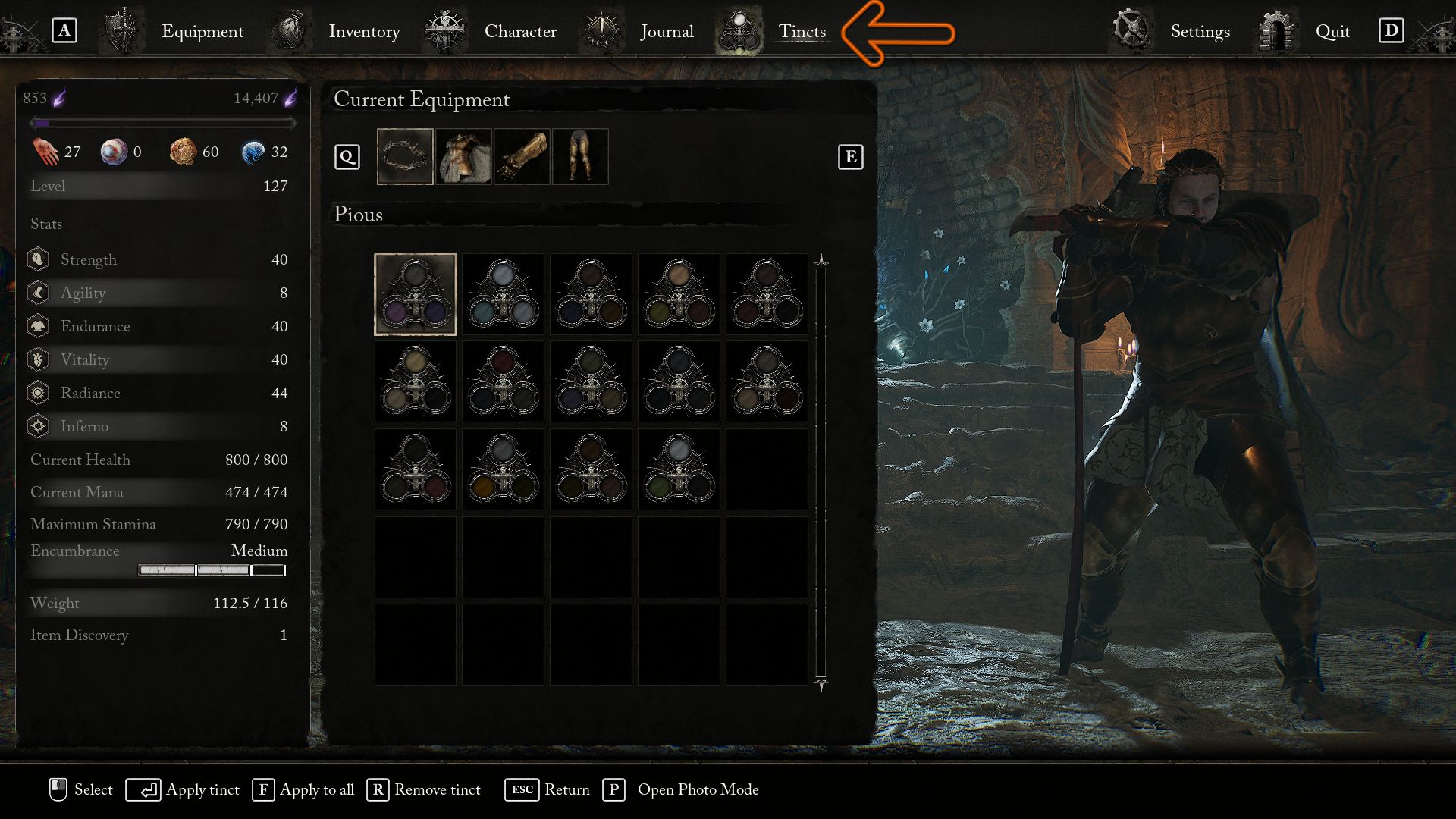Image resolution: width=1456 pixels, height=819 pixels.
Task: Select the Strength stat icon
Action: click(x=37, y=259)
